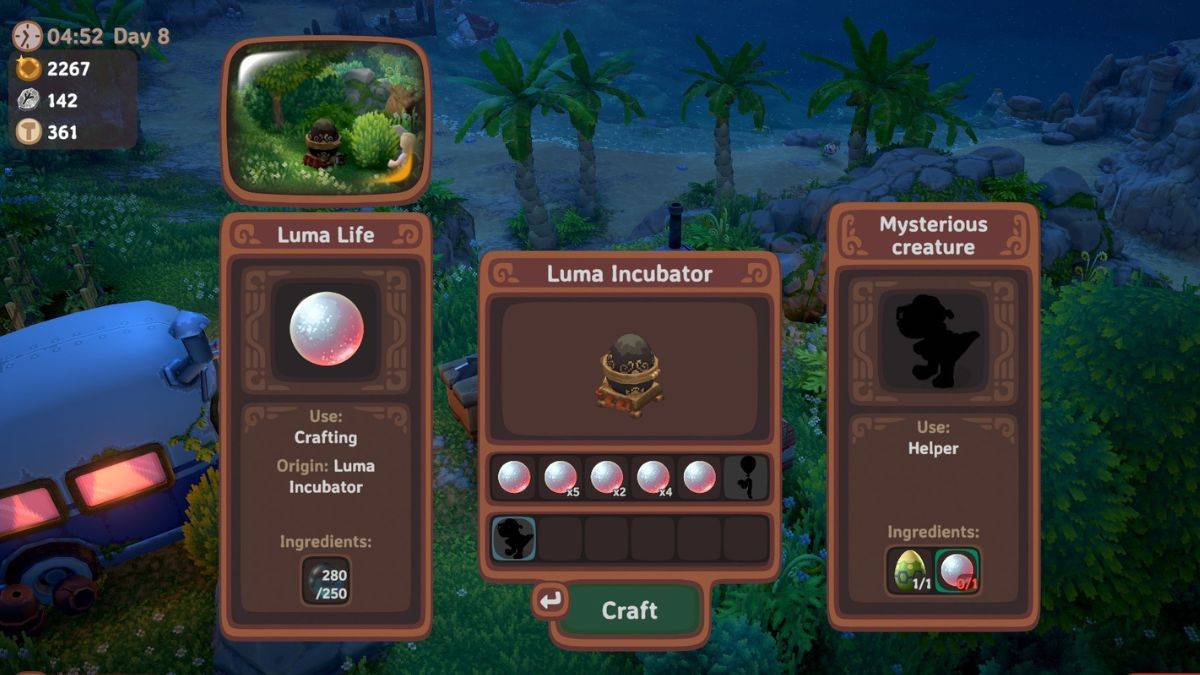Pick the Luma Life x4 recipe slot
This screenshot has height=675, width=1200.
coord(653,477)
